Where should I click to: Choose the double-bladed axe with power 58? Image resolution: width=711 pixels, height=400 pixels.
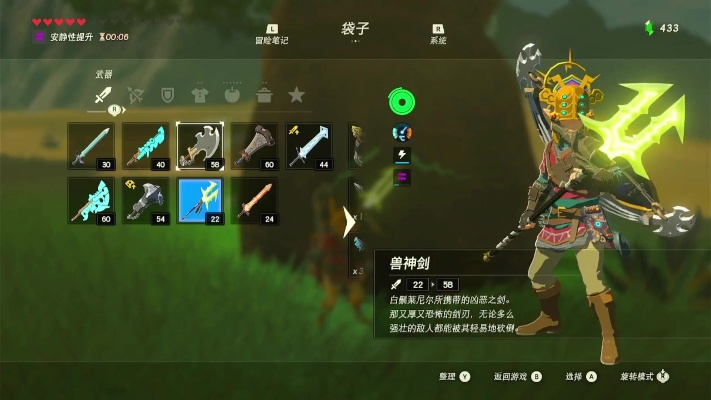200,146
